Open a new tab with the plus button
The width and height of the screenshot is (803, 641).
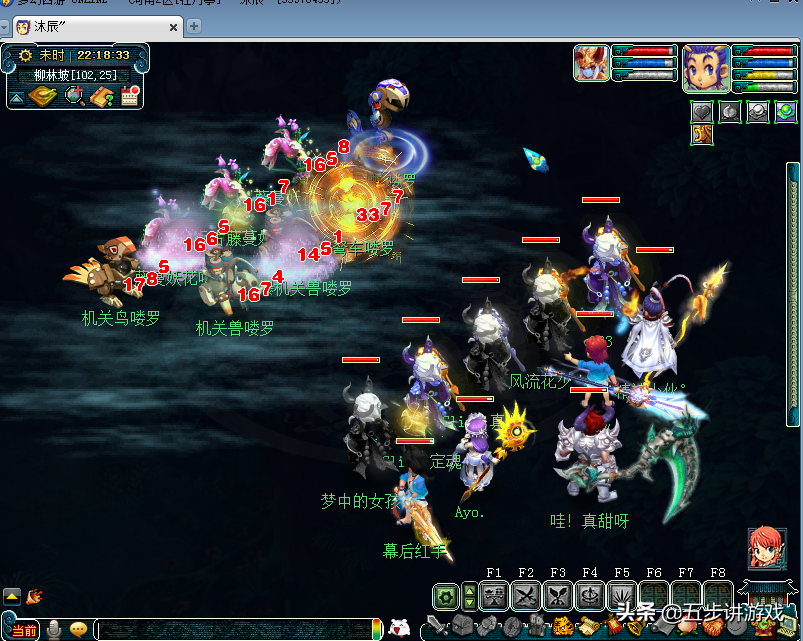(x=193, y=26)
